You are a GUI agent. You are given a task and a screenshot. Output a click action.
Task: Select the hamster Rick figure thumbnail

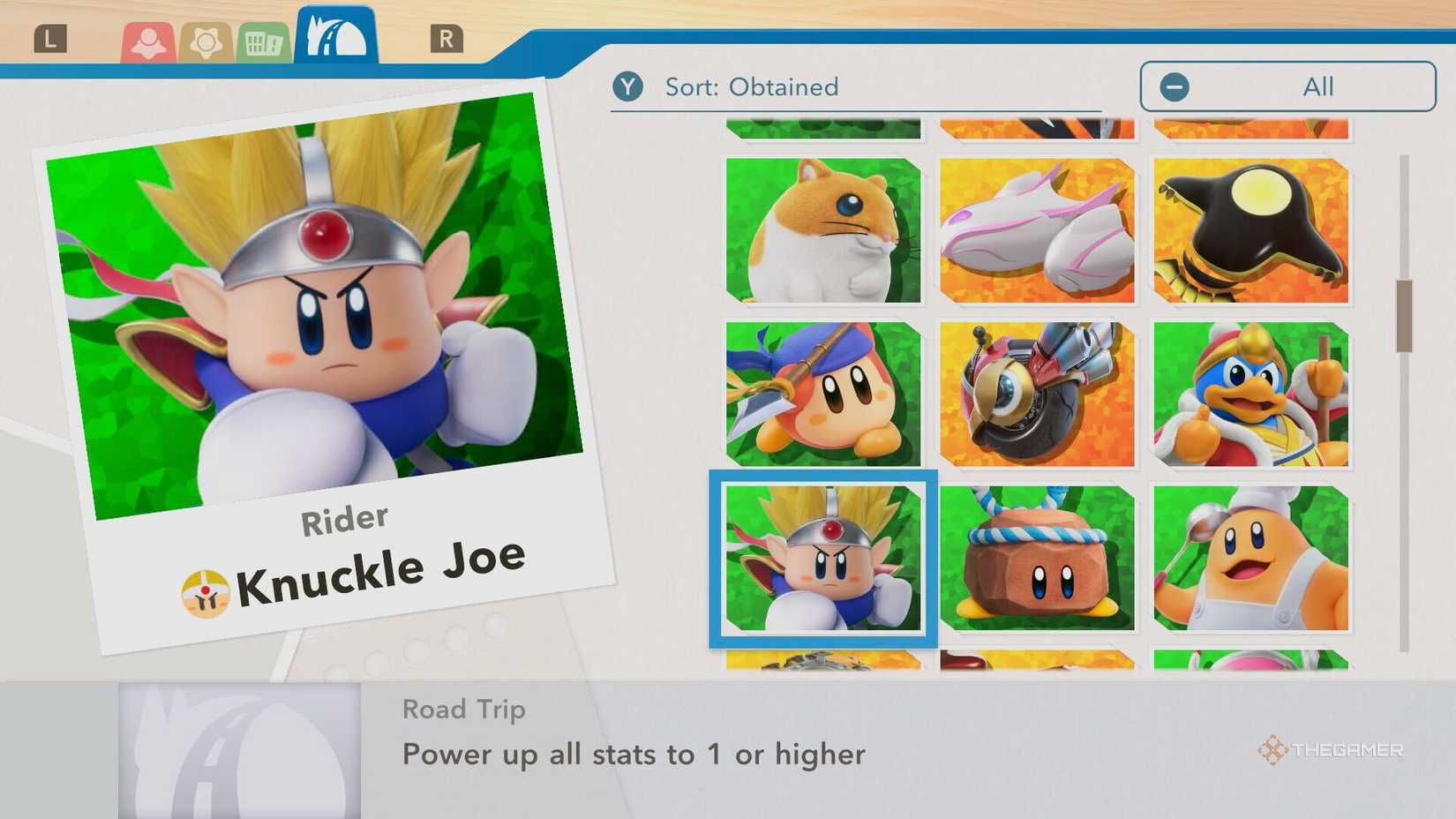tap(823, 231)
